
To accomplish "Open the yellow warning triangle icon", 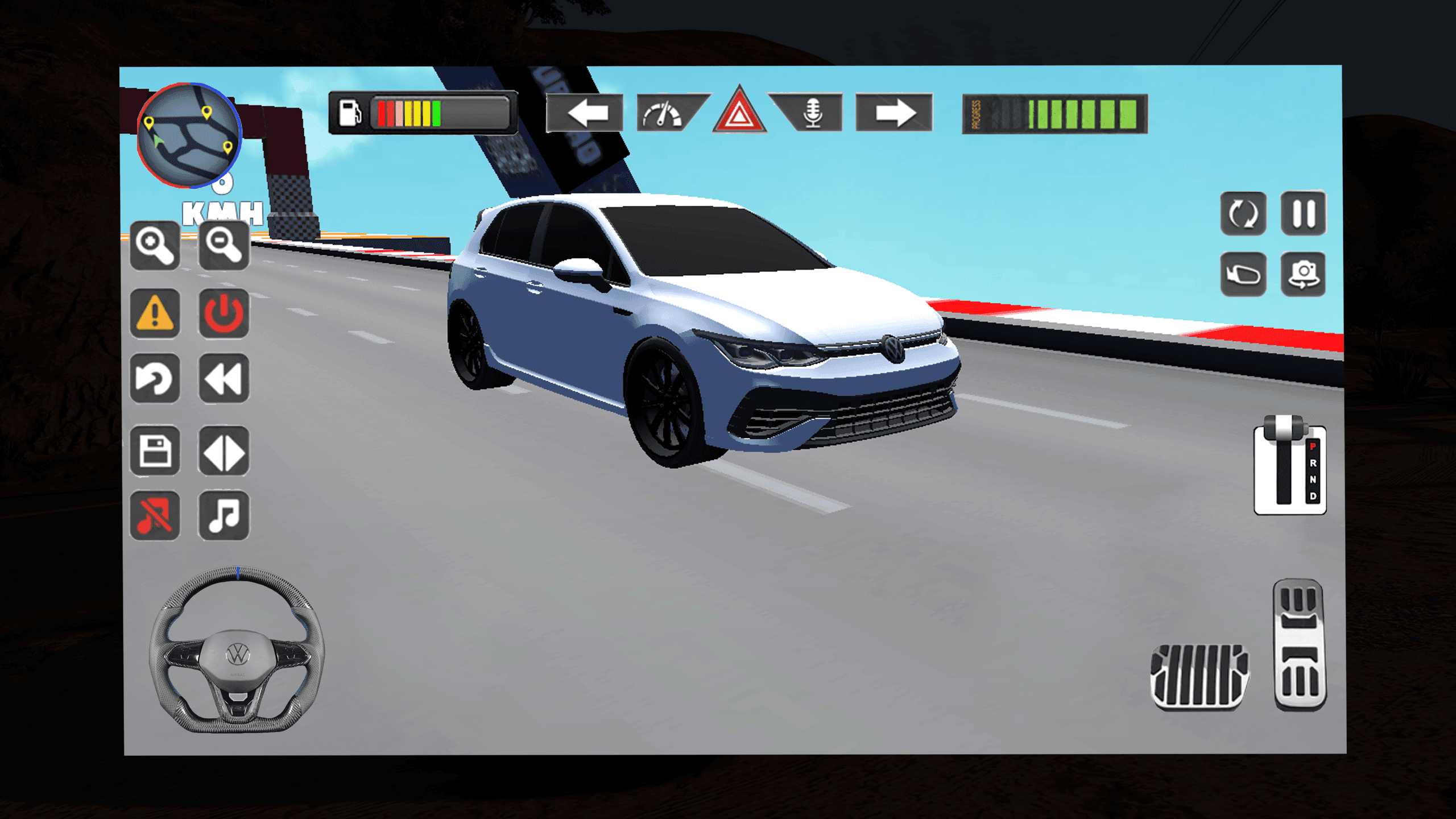I will [154, 314].
